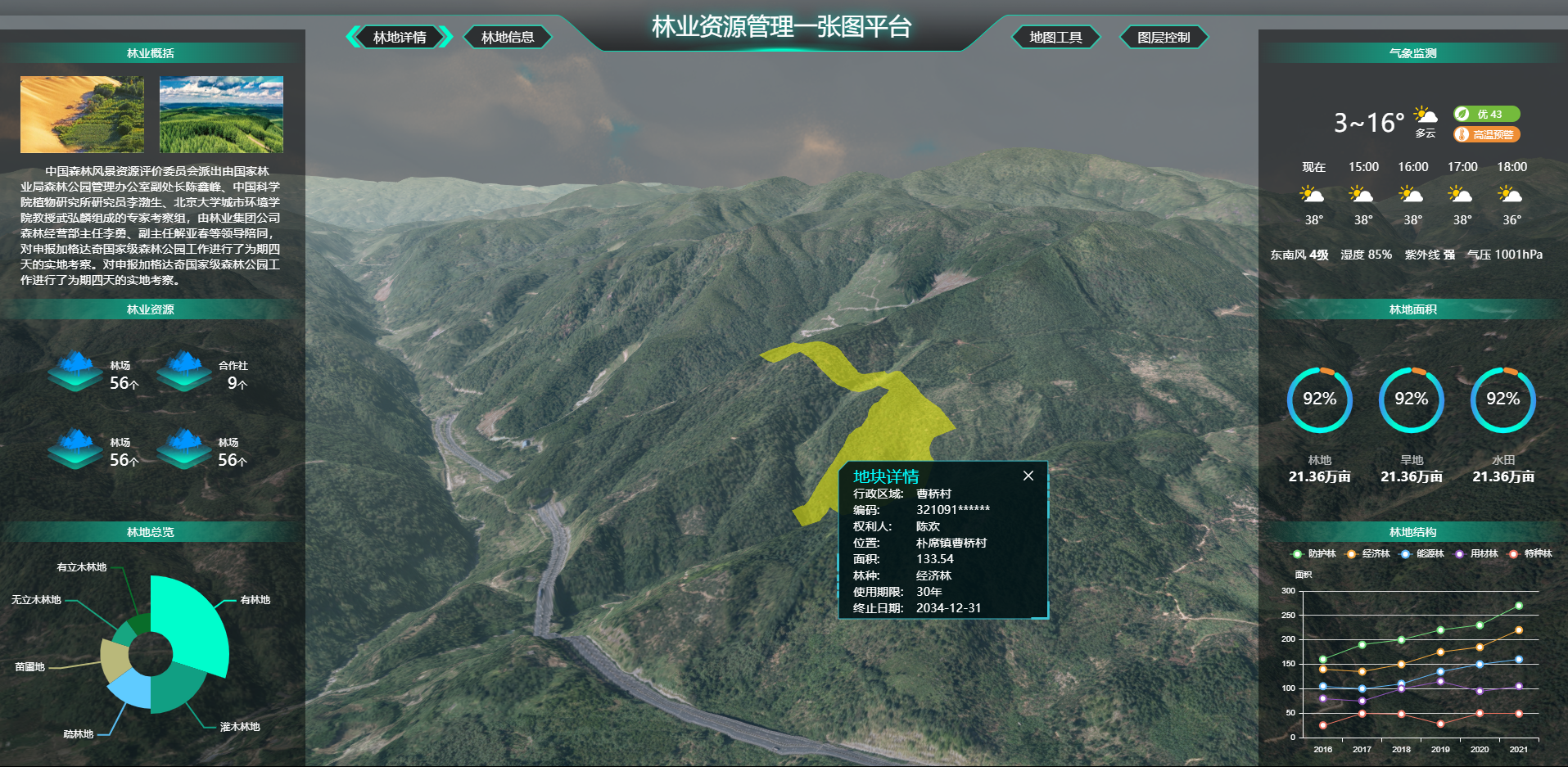Close the 地块详情 popup
Image resolution: width=1568 pixels, height=767 pixels.
1028,476
